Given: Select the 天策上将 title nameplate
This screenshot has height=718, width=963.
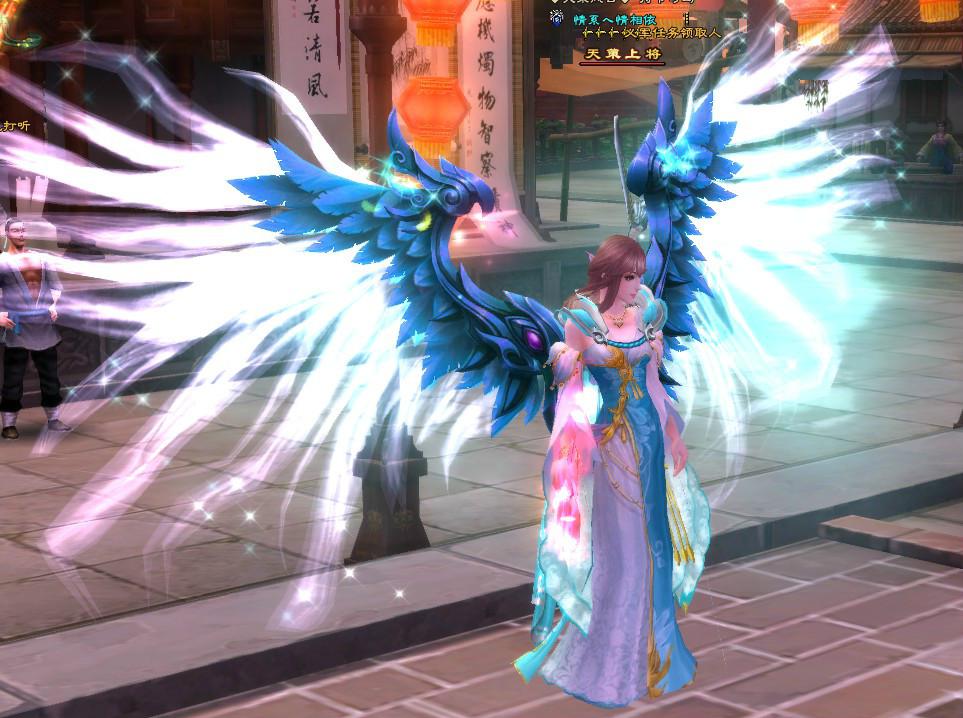Looking at the screenshot, I should click(623, 54).
